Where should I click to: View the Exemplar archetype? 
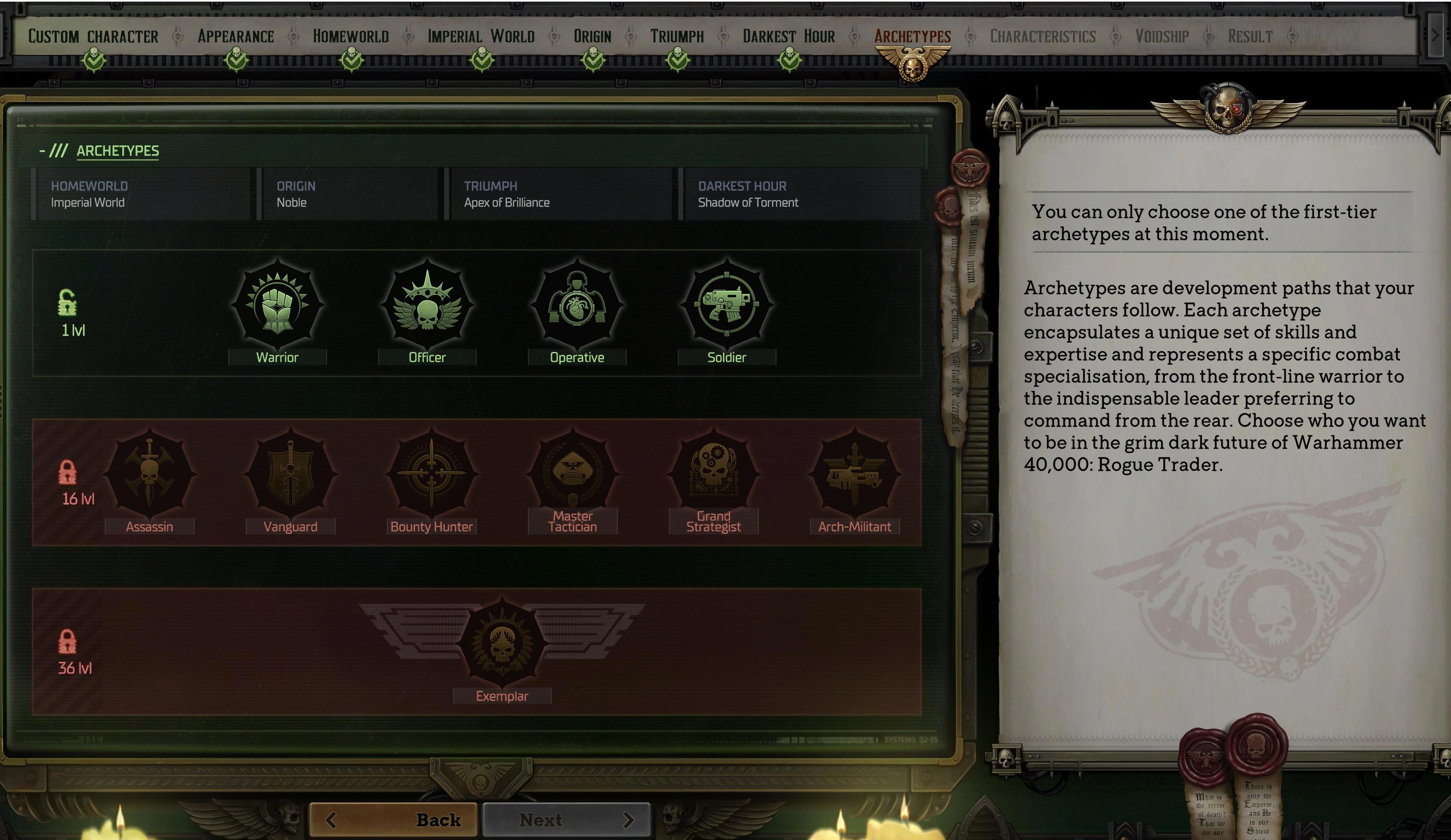point(502,643)
